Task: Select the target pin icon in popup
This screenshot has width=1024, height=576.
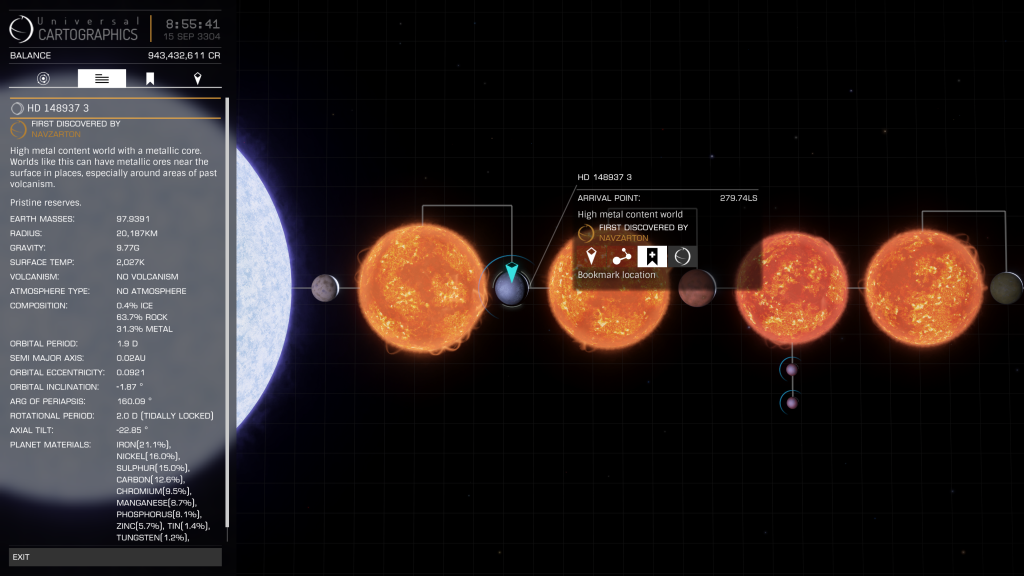Action: (591, 257)
